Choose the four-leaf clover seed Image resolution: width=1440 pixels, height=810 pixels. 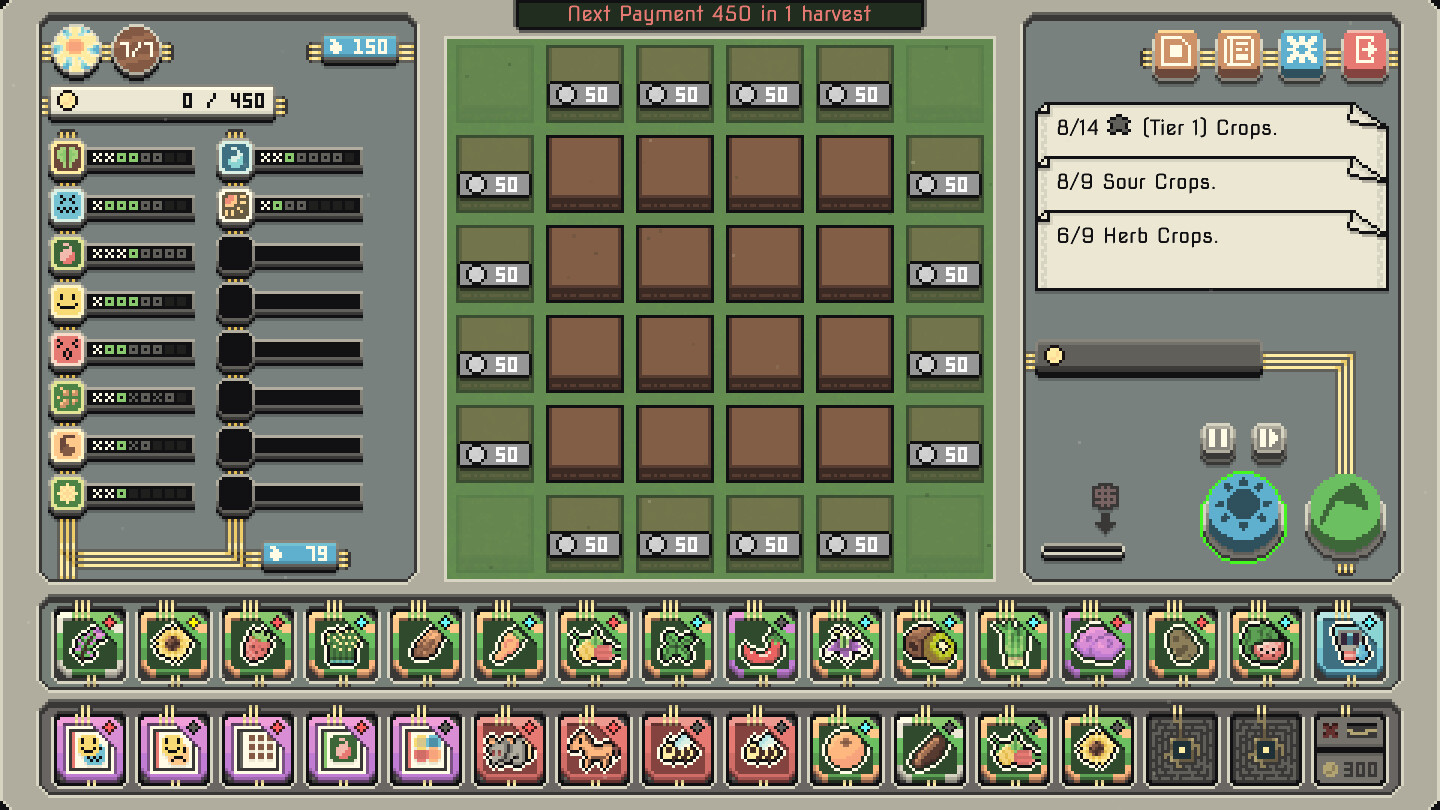pos(675,645)
